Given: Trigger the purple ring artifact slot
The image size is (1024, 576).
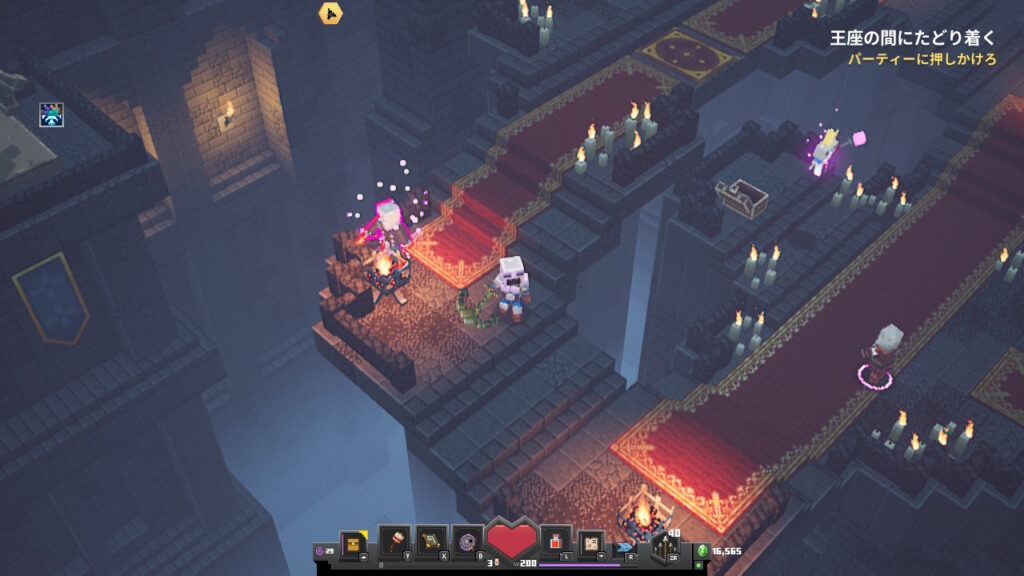Looking at the screenshot, I should point(467,541).
